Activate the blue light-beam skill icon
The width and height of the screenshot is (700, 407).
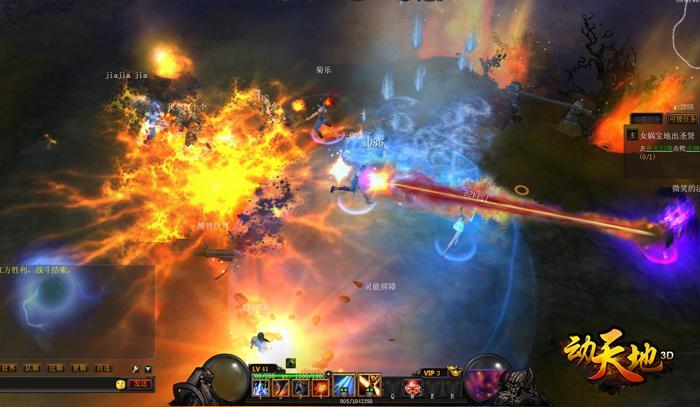coord(344,385)
